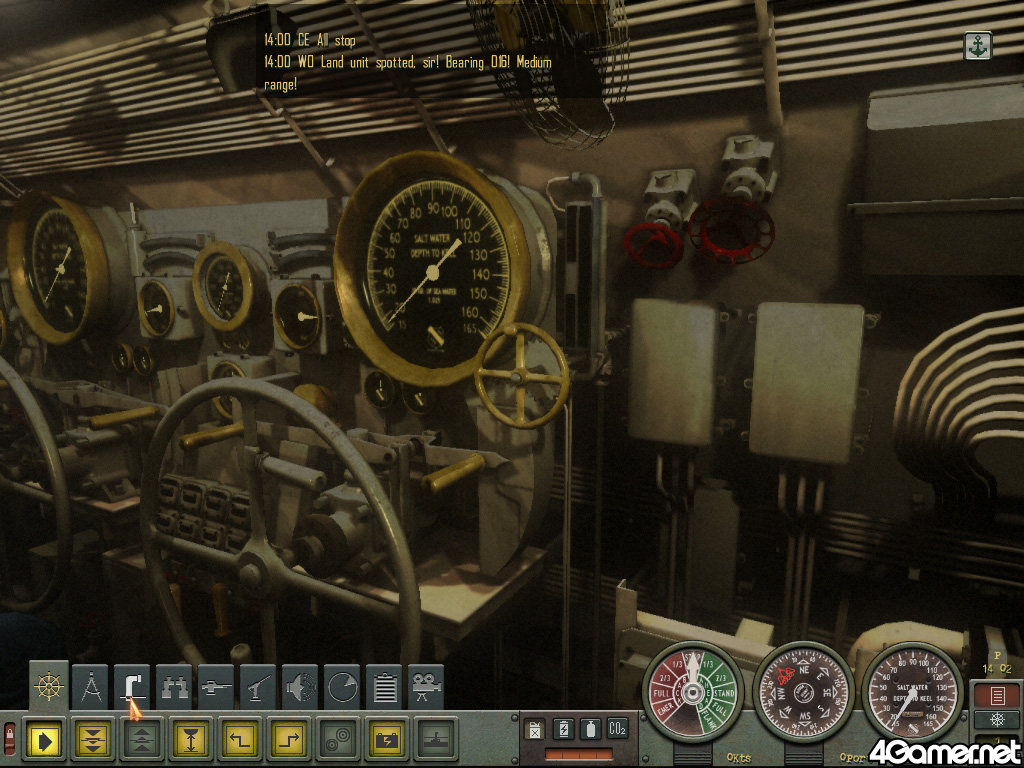Open the radar sweep station
Image resolution: width=1024 pixels, height=768 pixels.
pyautogui.click(x=342, y=687)
